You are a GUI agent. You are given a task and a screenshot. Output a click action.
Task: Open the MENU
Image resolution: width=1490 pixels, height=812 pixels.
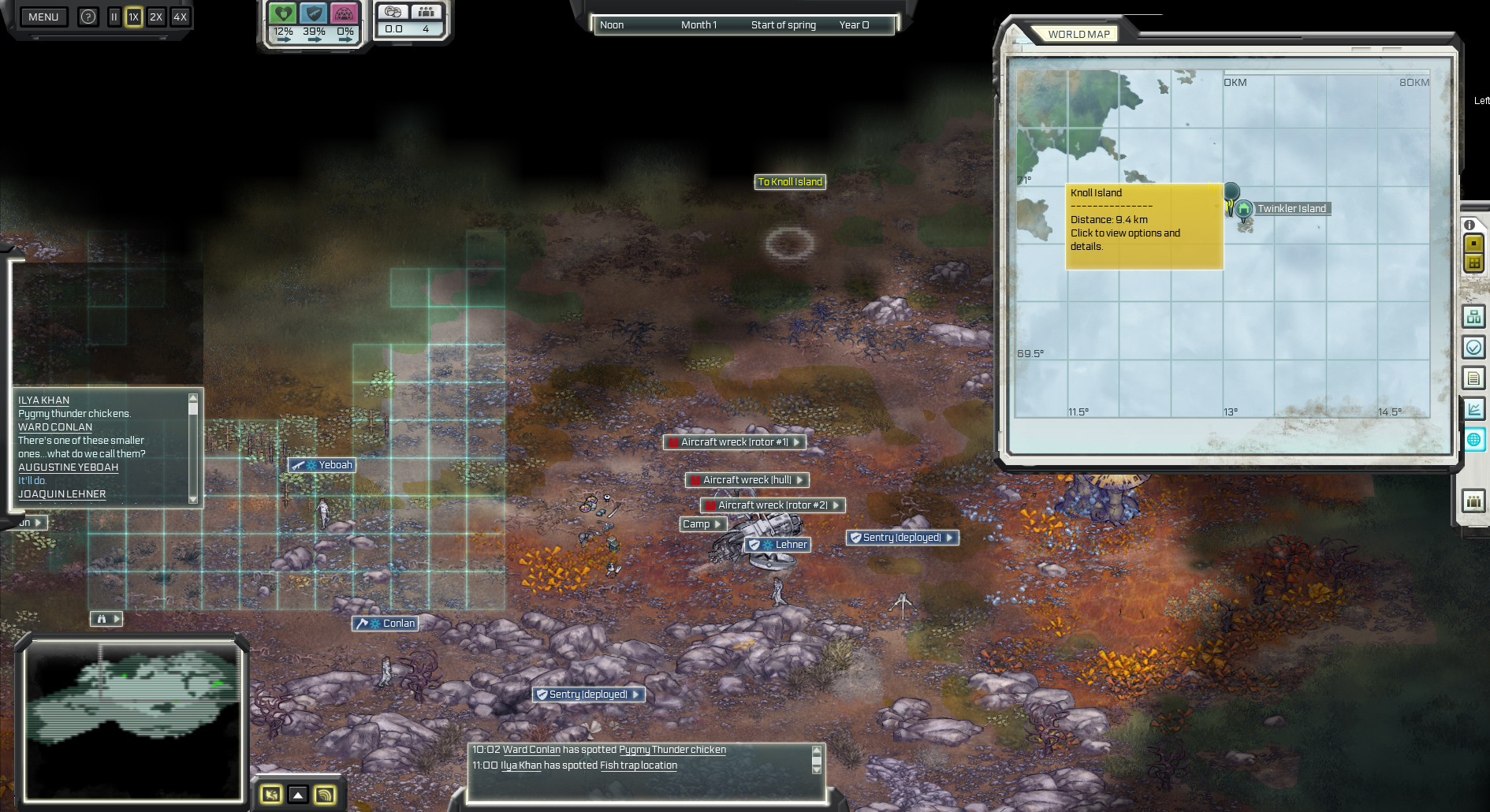pyautogui.click(x=43, y=17)
